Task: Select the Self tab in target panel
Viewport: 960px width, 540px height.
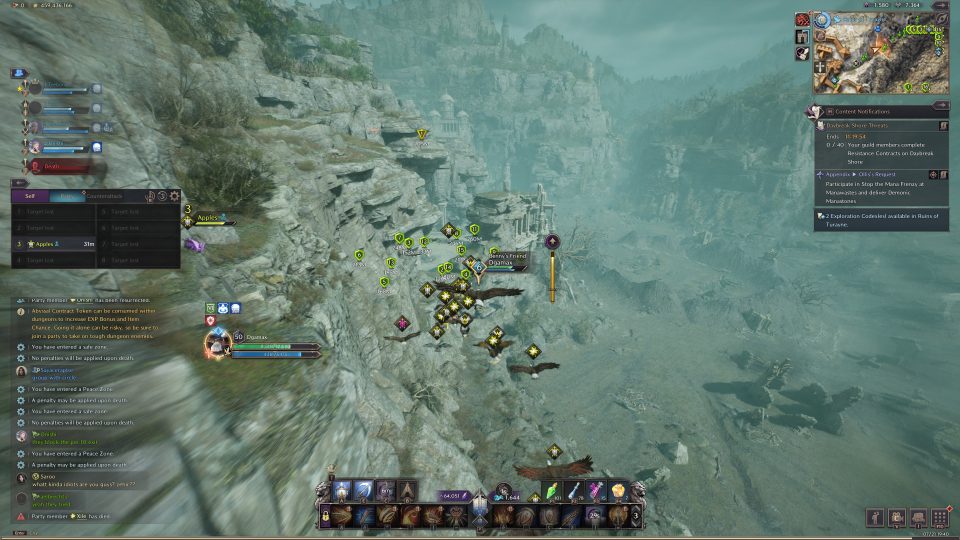Action: (x=30, y=196)
